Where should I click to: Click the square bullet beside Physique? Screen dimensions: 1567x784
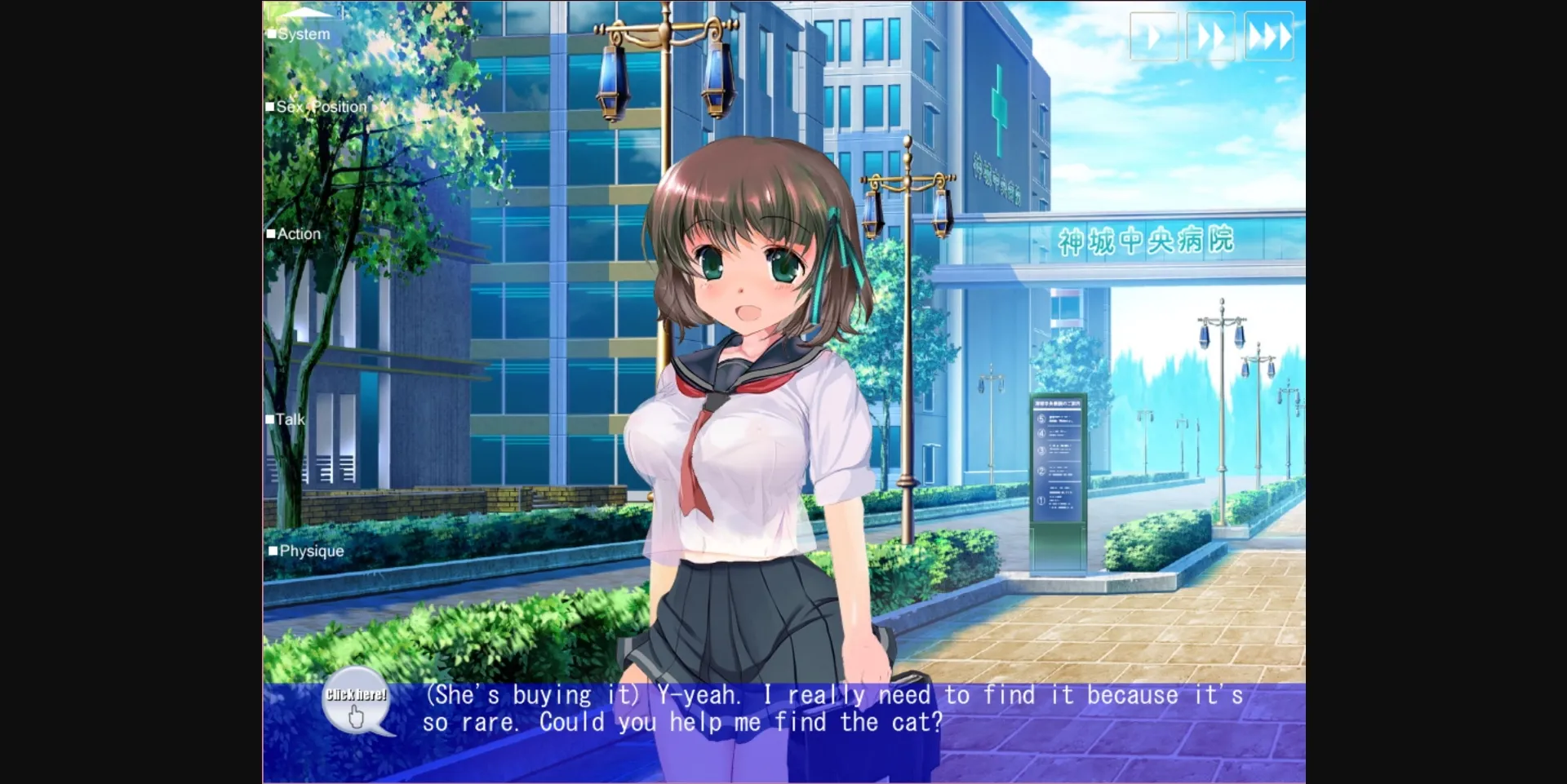pos(273,551)
